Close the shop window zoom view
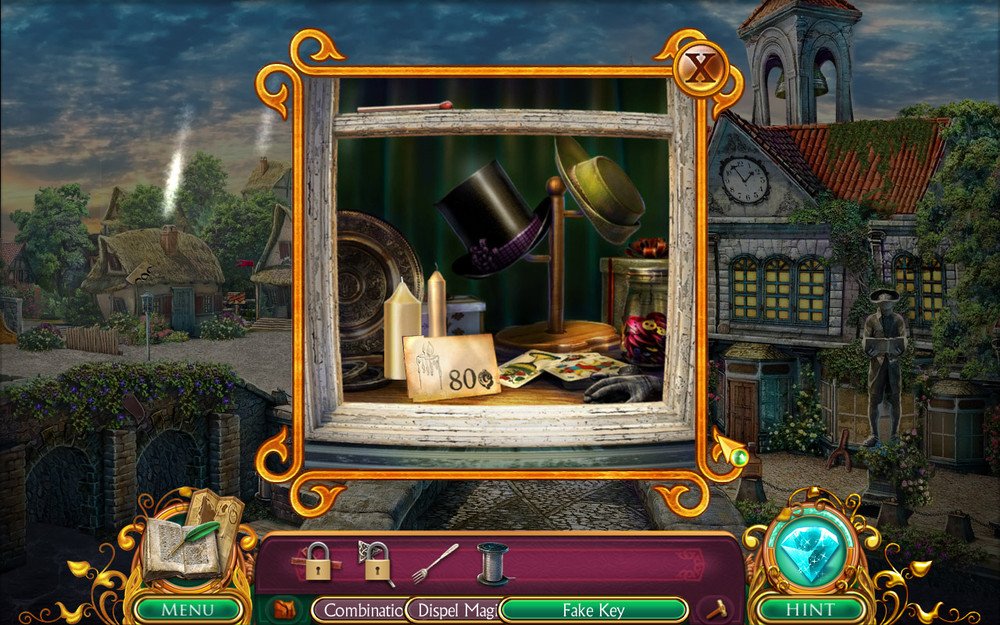Viewport: 1000px width, 625px height. (x=699, y=70)
